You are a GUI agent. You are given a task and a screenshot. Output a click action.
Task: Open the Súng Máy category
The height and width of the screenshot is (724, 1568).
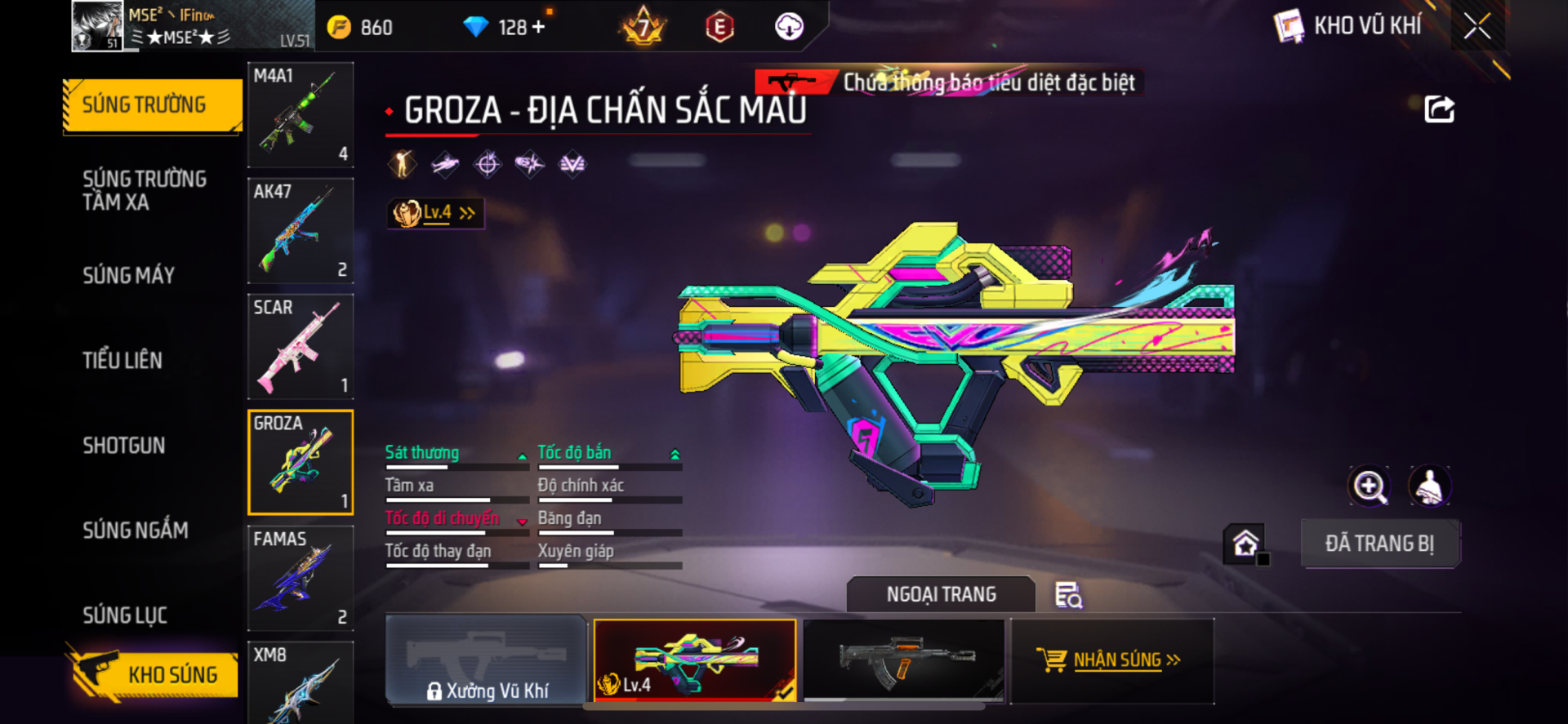tap(129, 276)
